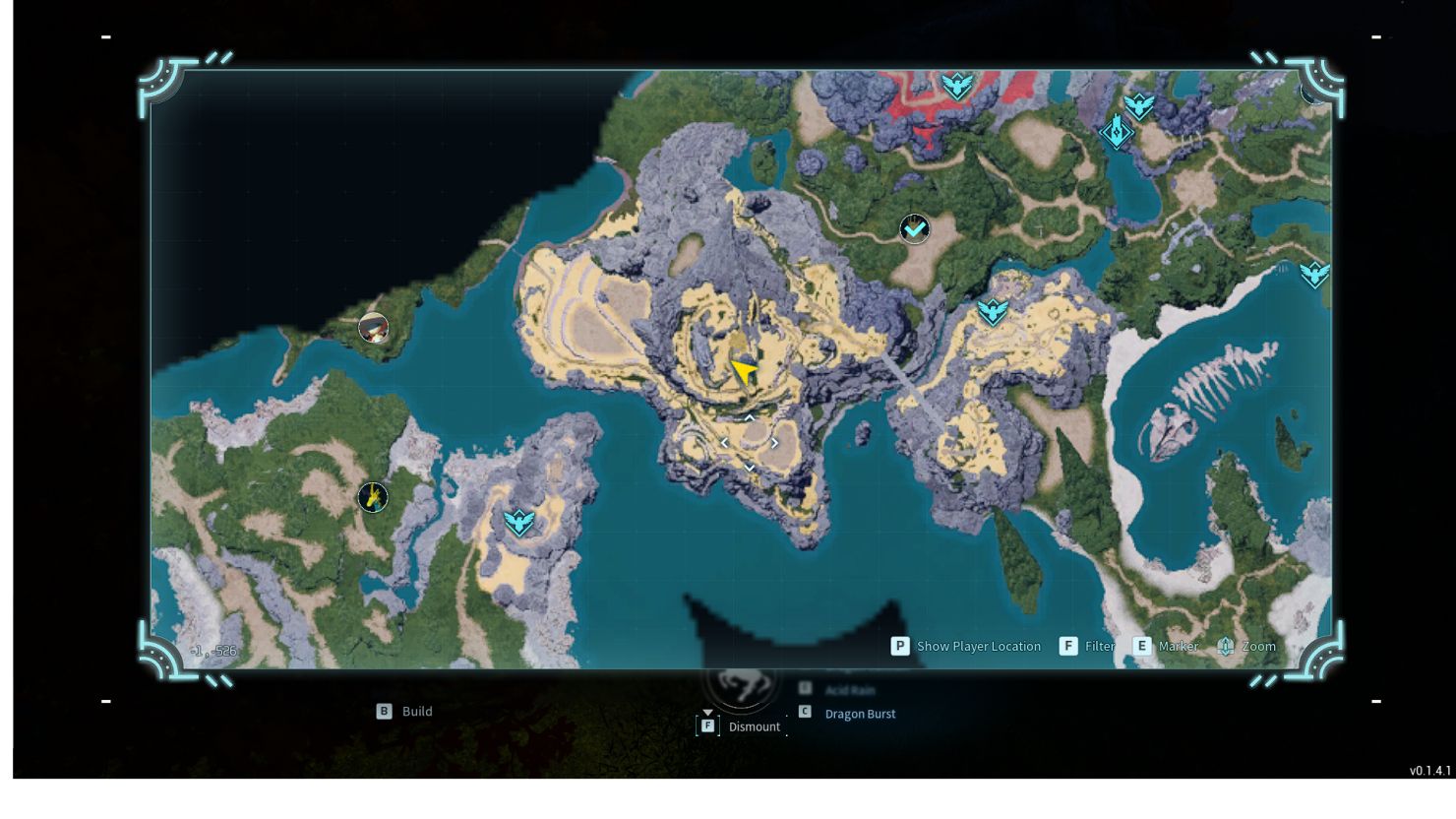Click the fast travel statue on the southwestern desert
This screenshot has height=819, width=1456.
tap(518, 522)
